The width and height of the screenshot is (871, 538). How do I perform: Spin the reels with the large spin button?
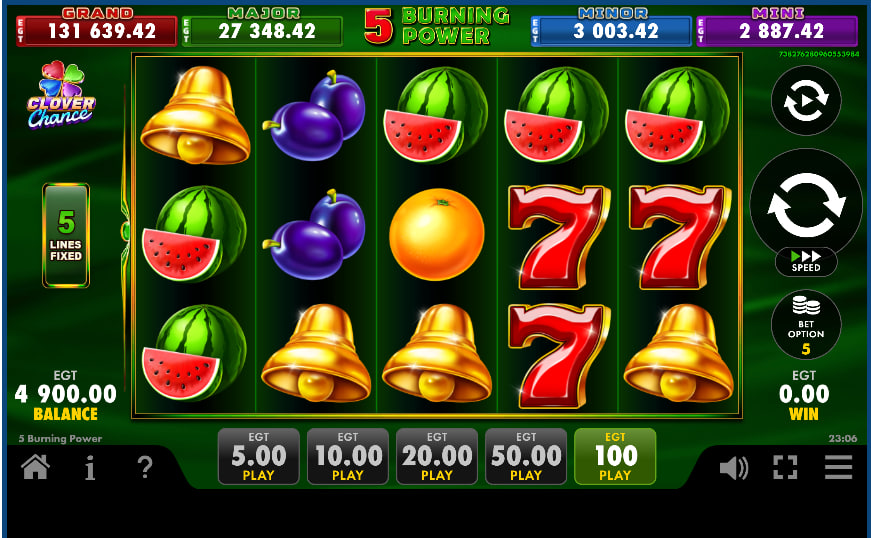[x=805, y=203]
